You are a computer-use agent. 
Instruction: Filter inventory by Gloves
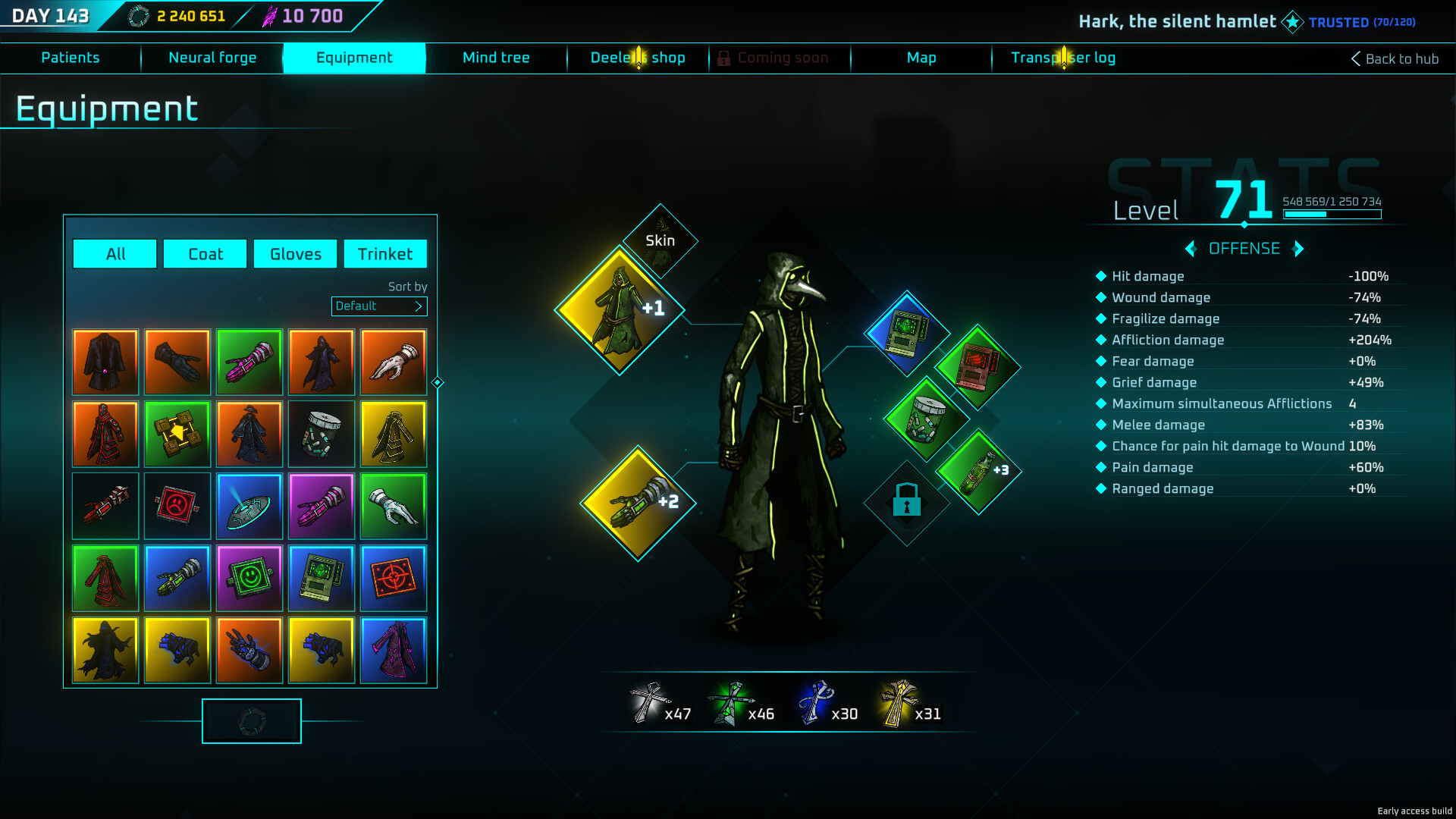click(x=295, y=254)
